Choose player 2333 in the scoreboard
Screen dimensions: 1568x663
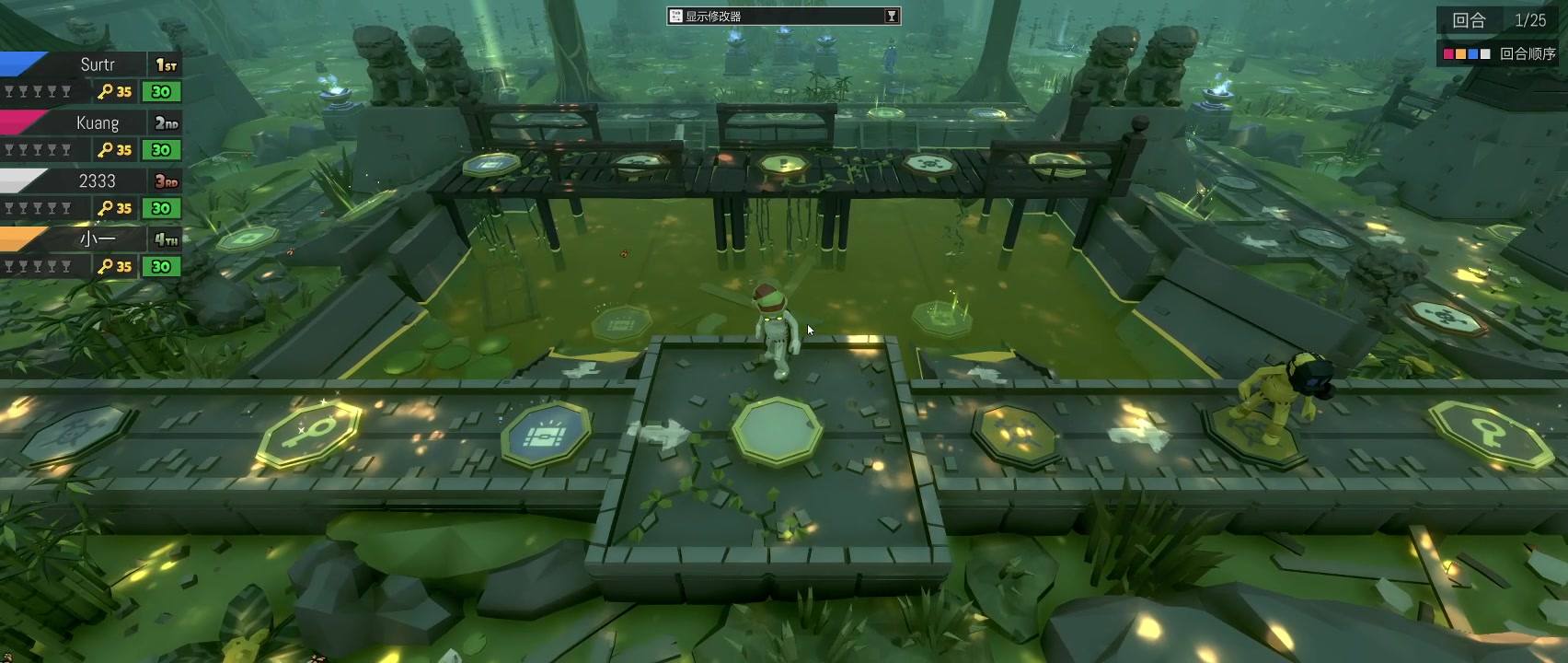point(97,181)
